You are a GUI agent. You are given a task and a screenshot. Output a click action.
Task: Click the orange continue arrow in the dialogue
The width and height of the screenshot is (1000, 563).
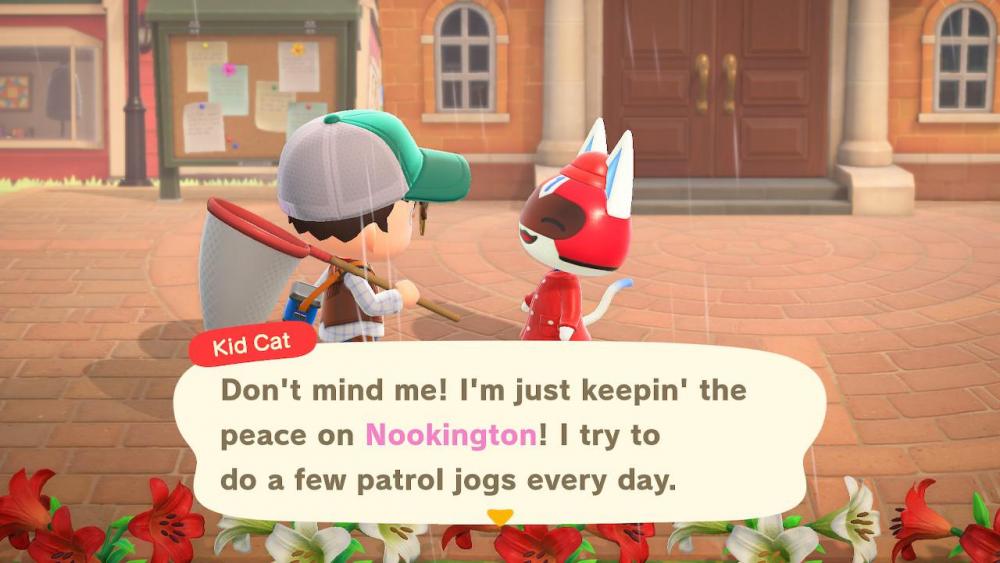pyautogui.click(x=499, y=517)
